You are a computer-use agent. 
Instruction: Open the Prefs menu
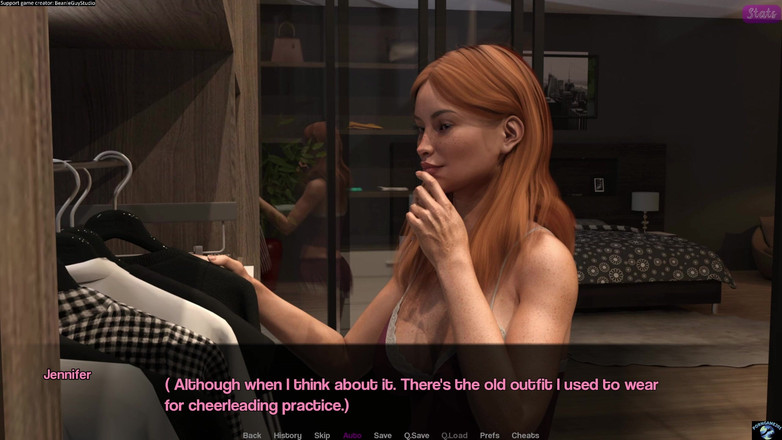[489, 435]
